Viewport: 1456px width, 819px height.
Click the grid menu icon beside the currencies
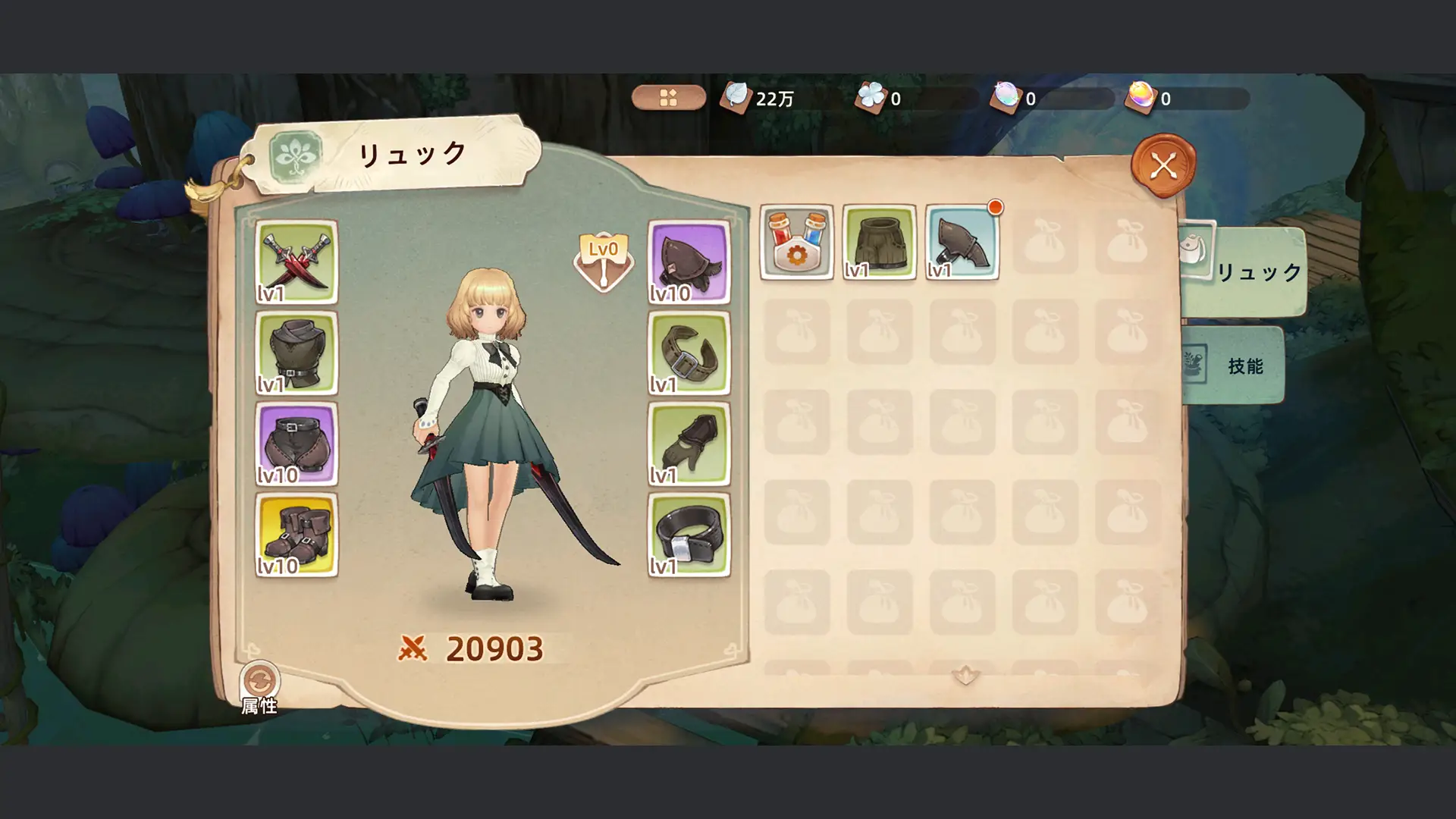point(668,97)
